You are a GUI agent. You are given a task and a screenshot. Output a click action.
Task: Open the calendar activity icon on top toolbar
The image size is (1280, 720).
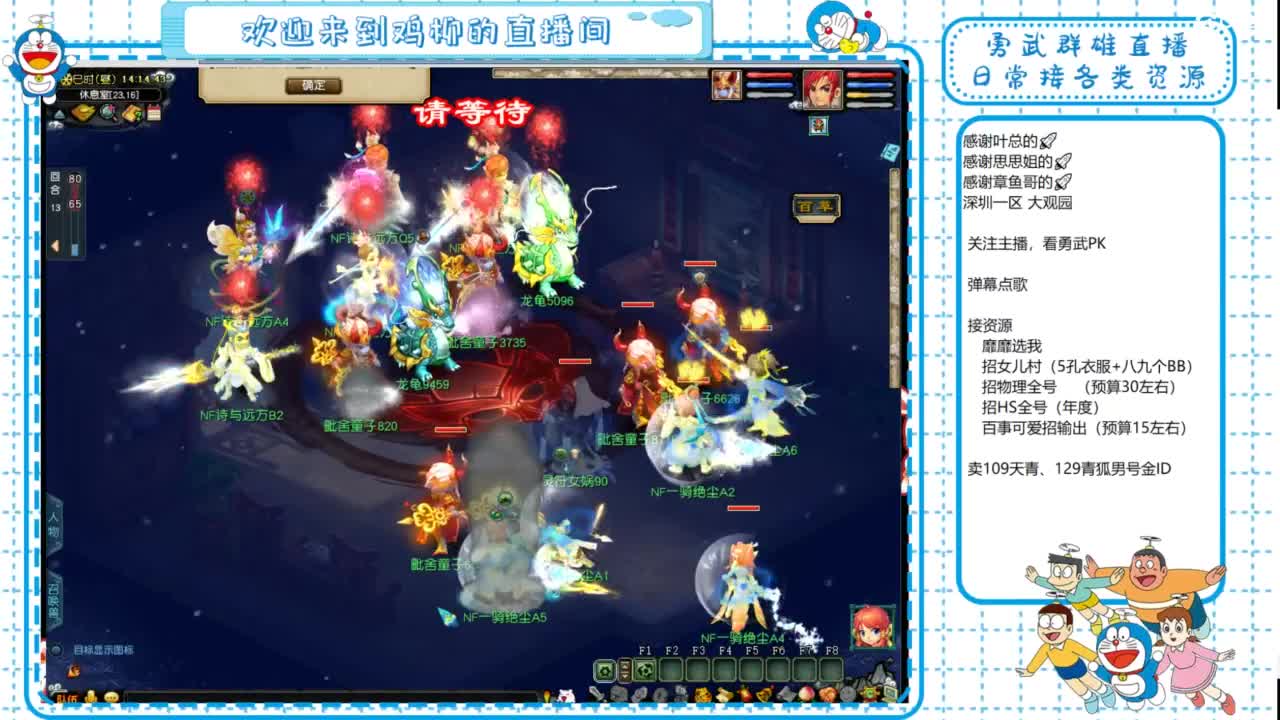[x=155, y=110]
